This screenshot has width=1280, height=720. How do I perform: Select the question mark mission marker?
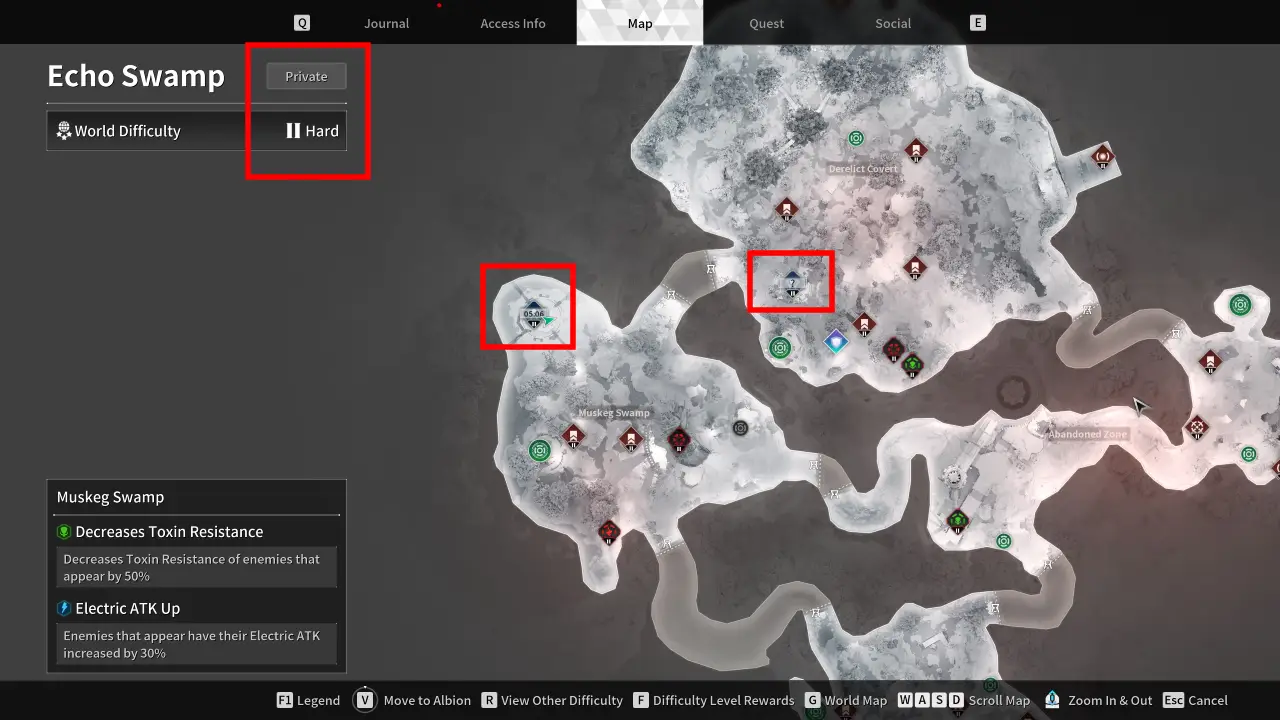[792, 285]
